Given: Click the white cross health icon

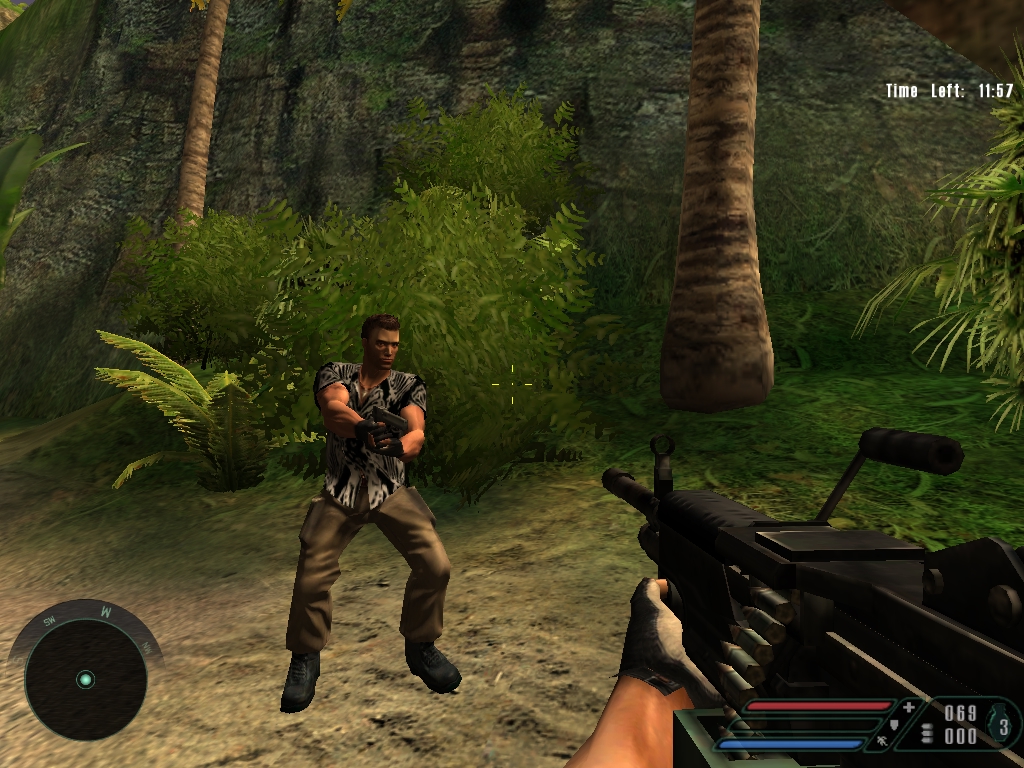Looking at the screenshot, I should click(908, 708).
